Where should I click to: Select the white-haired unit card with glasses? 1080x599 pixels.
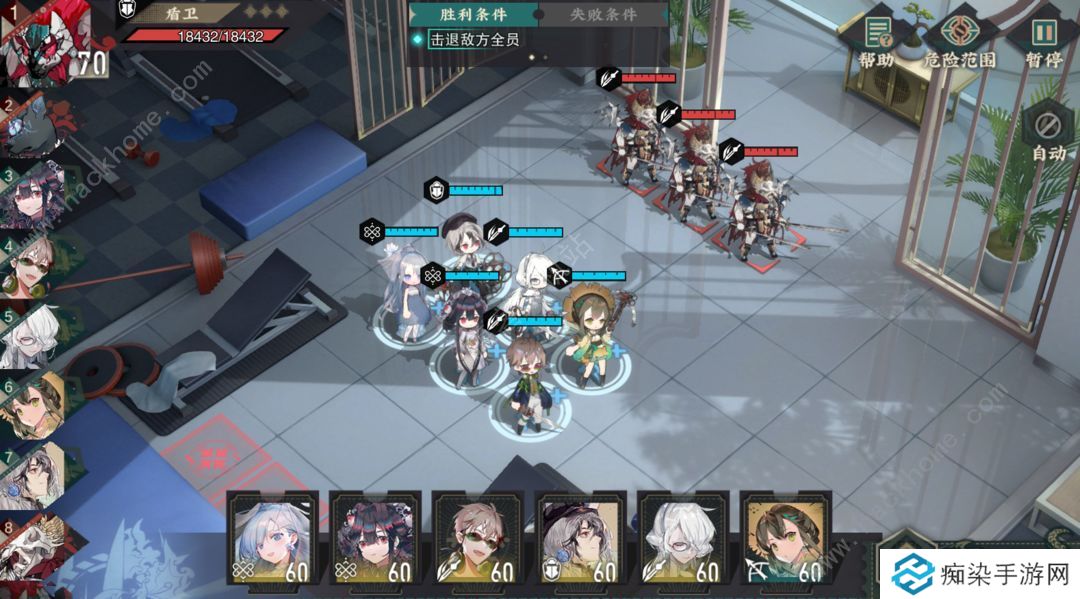pos(683,538)
